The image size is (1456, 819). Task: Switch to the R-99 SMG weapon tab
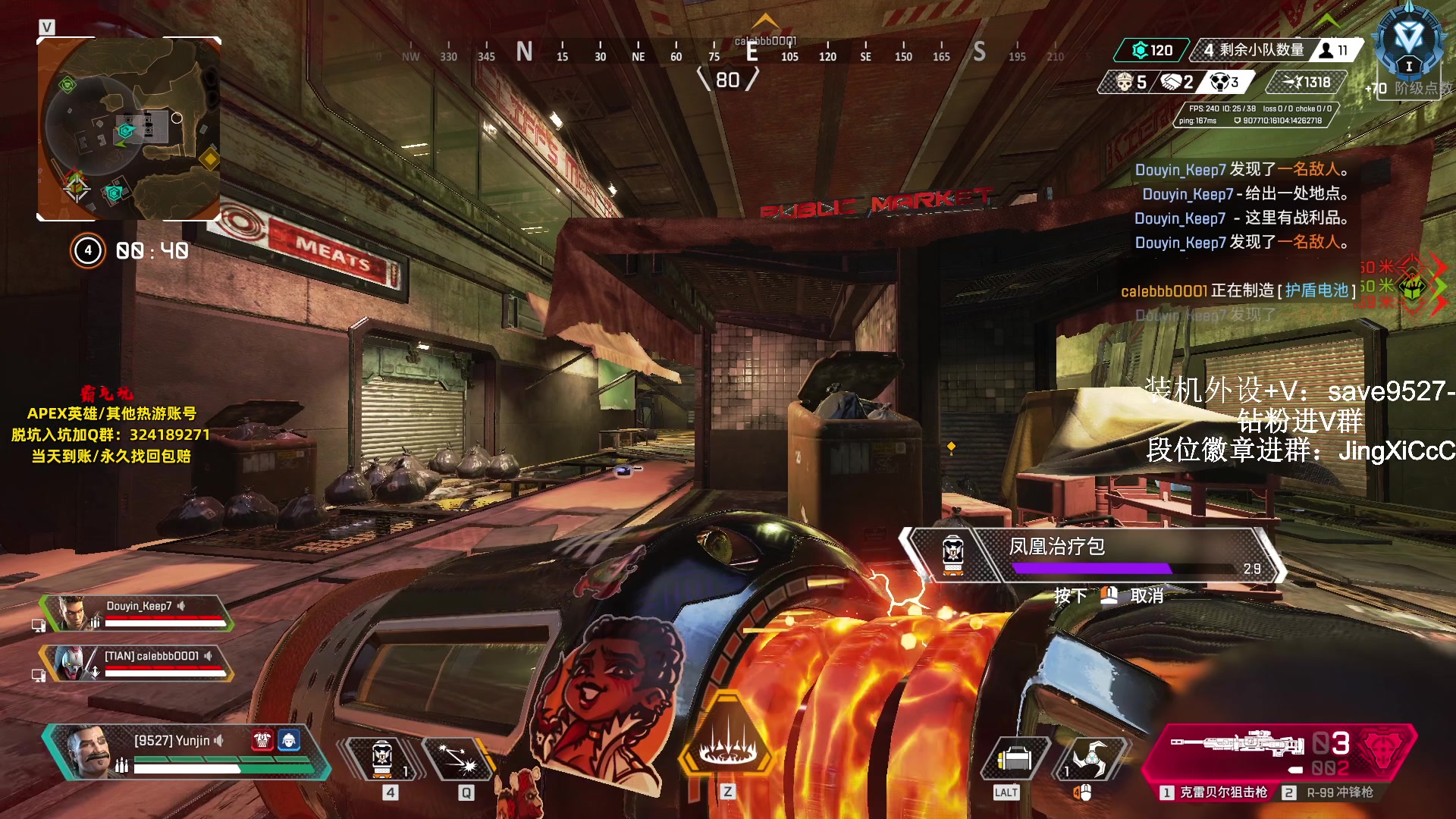1329,792
